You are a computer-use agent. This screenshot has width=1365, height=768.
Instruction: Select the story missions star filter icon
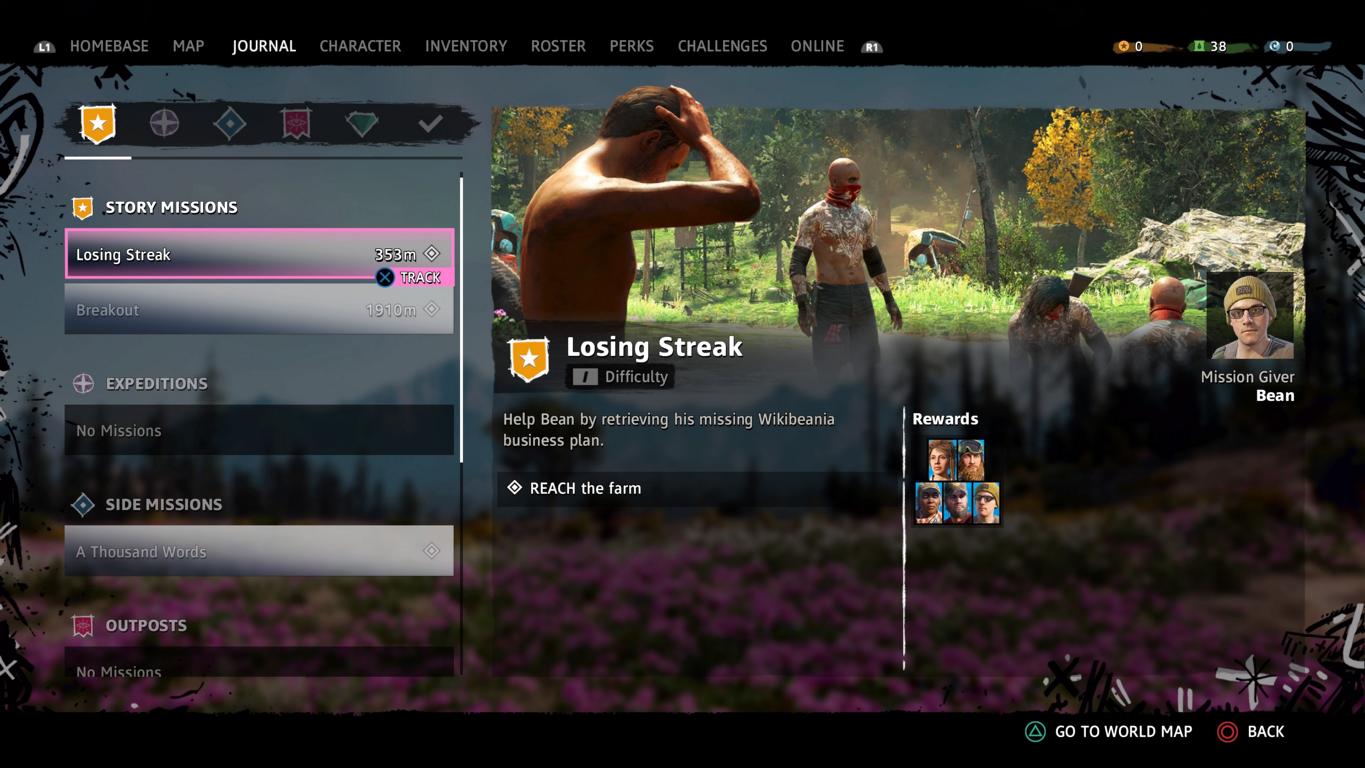click(98, 124)
